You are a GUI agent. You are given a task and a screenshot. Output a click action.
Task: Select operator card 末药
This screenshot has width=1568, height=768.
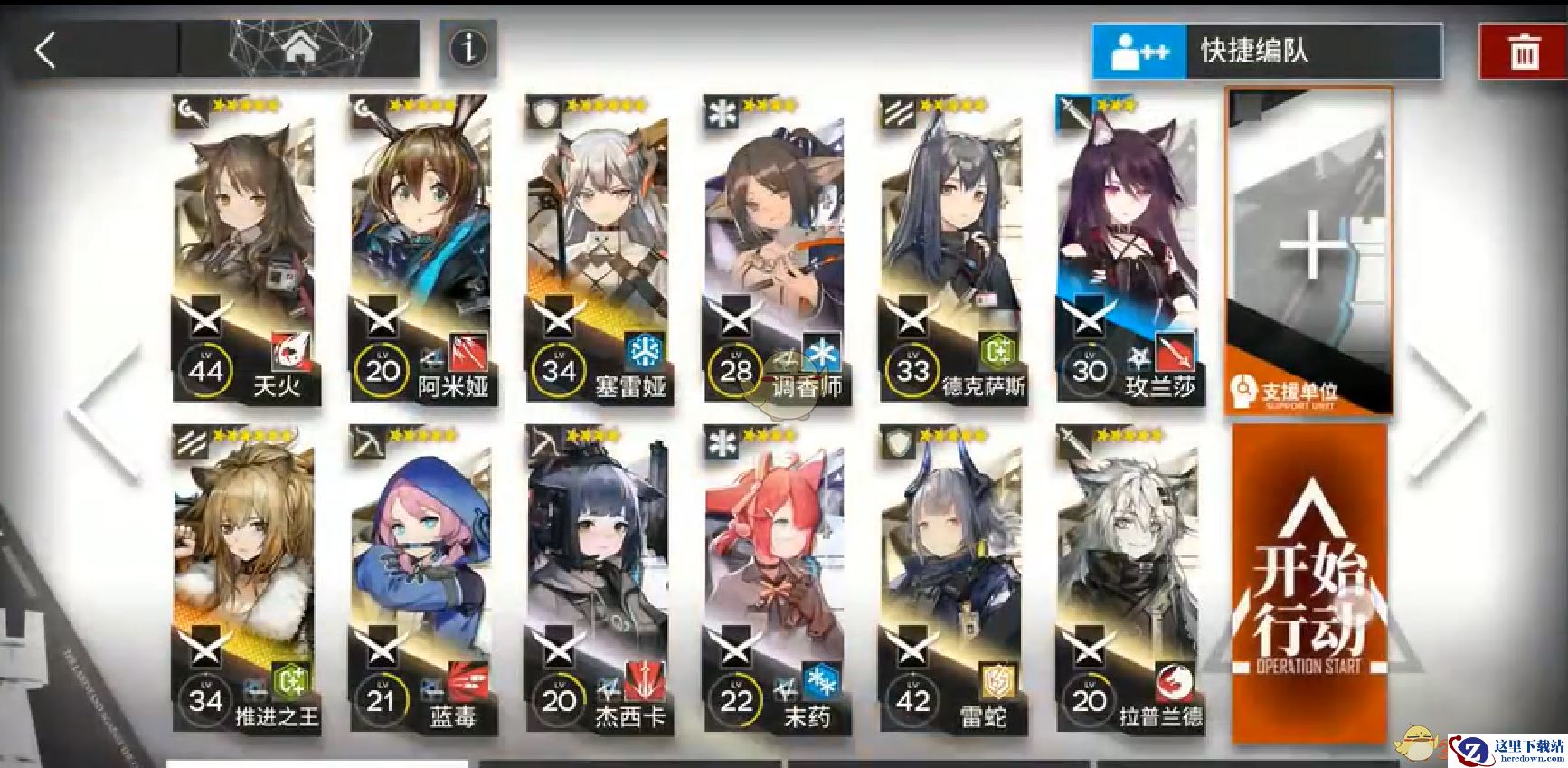[x=774, y=579]
